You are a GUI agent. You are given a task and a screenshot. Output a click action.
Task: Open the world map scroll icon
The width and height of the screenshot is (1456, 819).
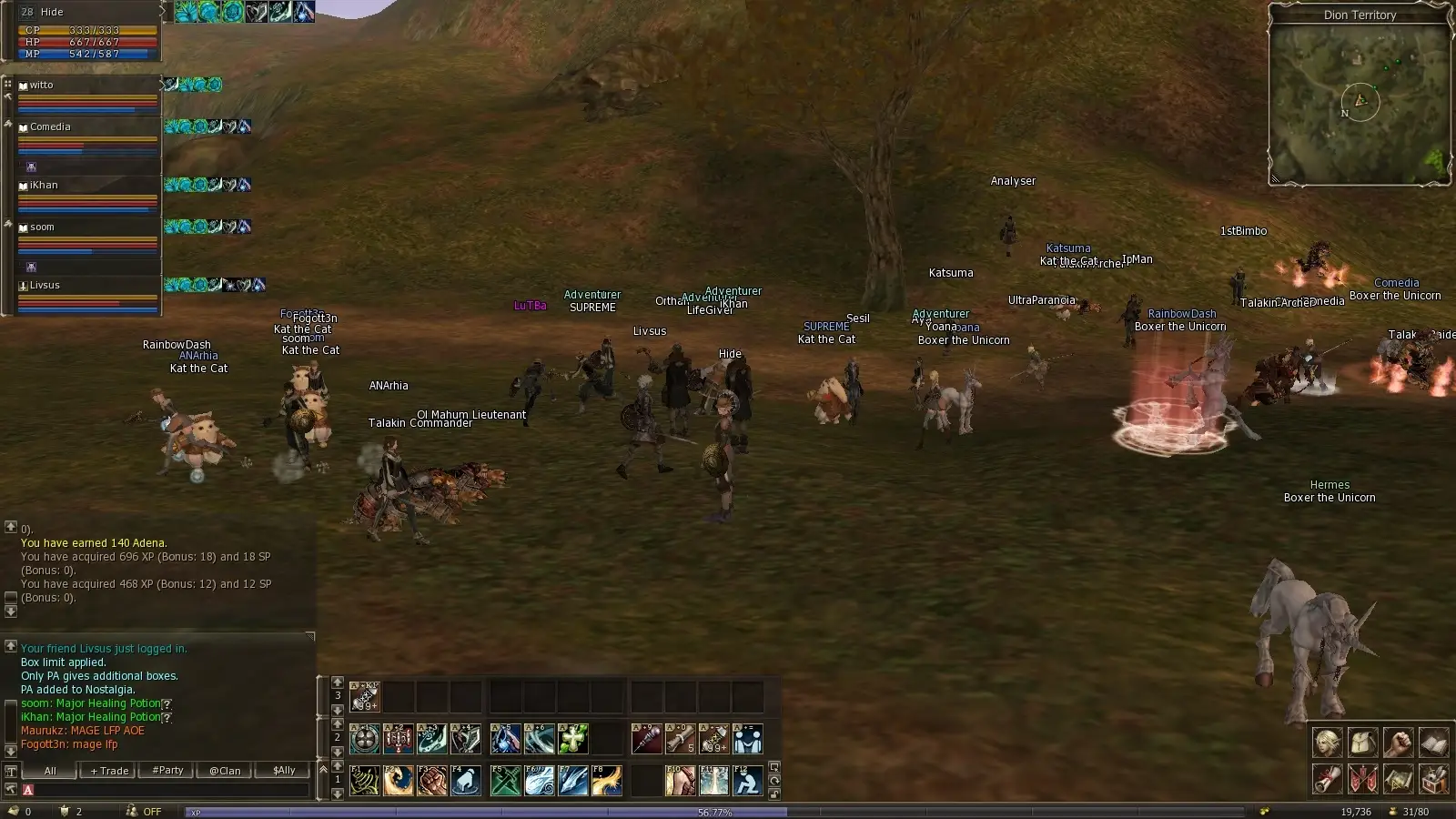[1398, 779]
